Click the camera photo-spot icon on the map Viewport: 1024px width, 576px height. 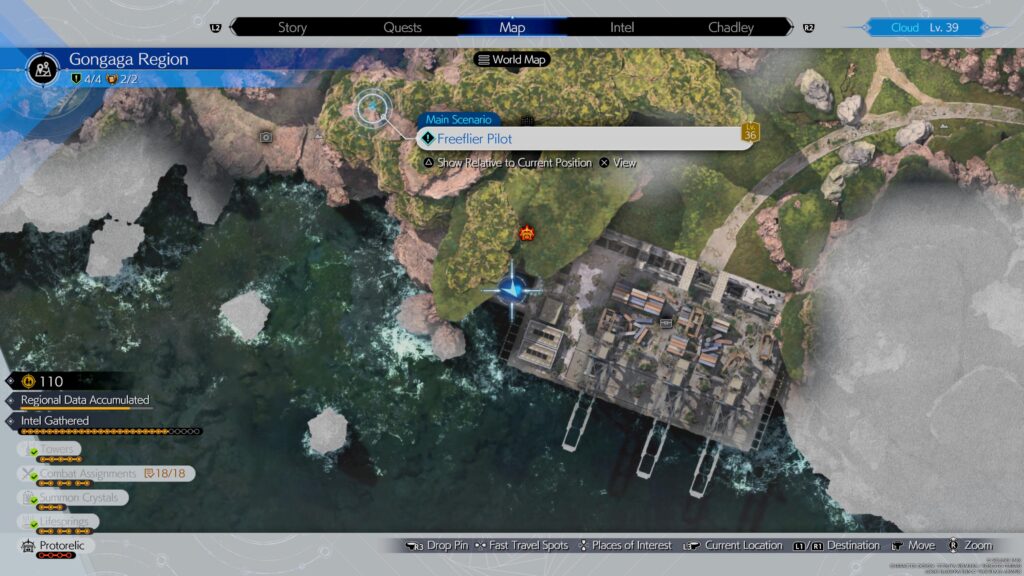(x=266, y=137)
